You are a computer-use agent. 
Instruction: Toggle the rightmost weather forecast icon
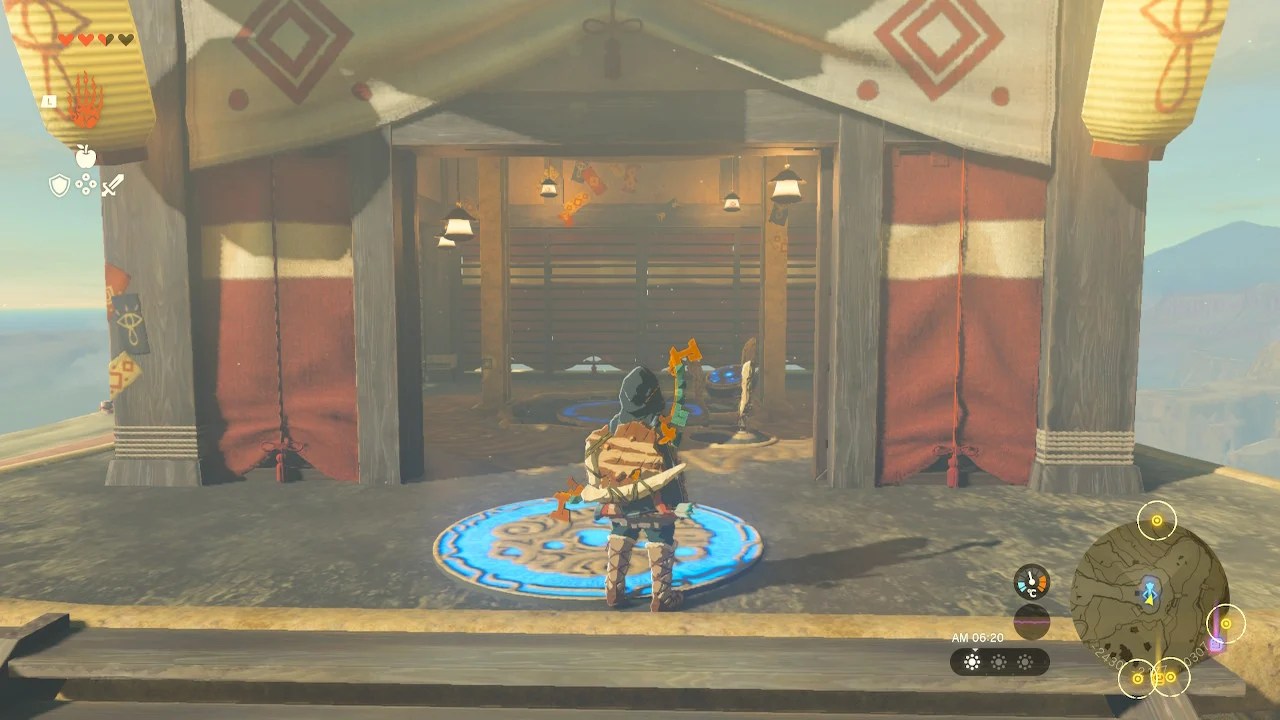click(1024, 663)
